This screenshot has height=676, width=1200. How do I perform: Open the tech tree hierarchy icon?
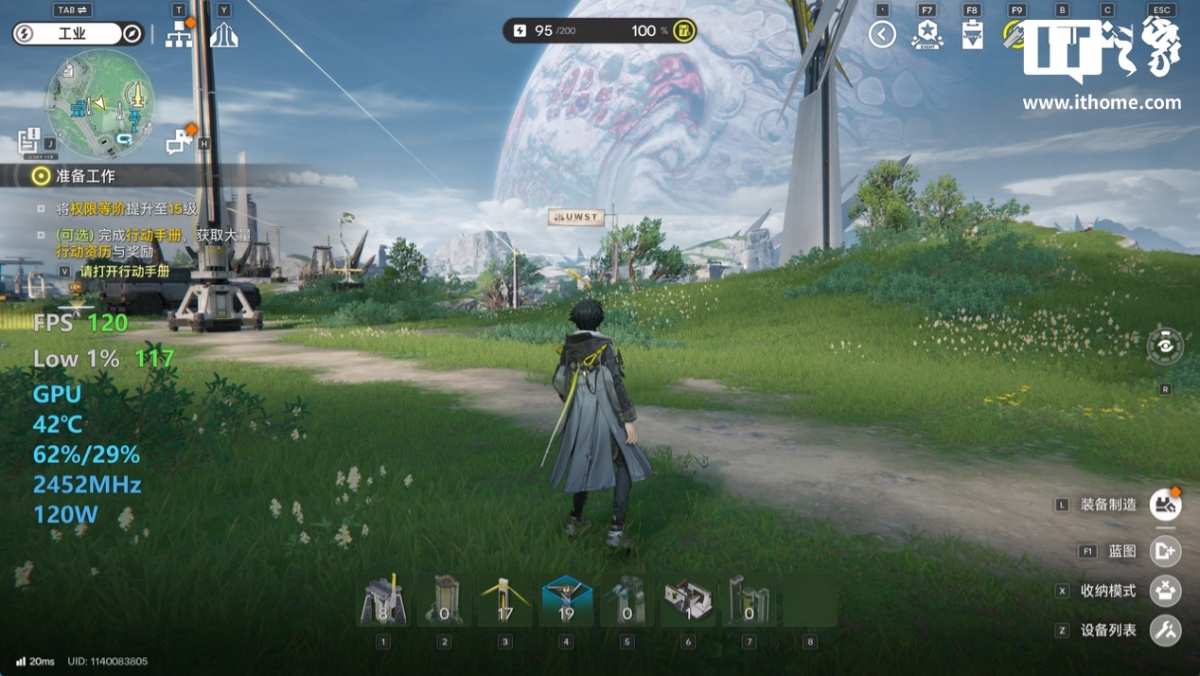(x=179, y=35)
